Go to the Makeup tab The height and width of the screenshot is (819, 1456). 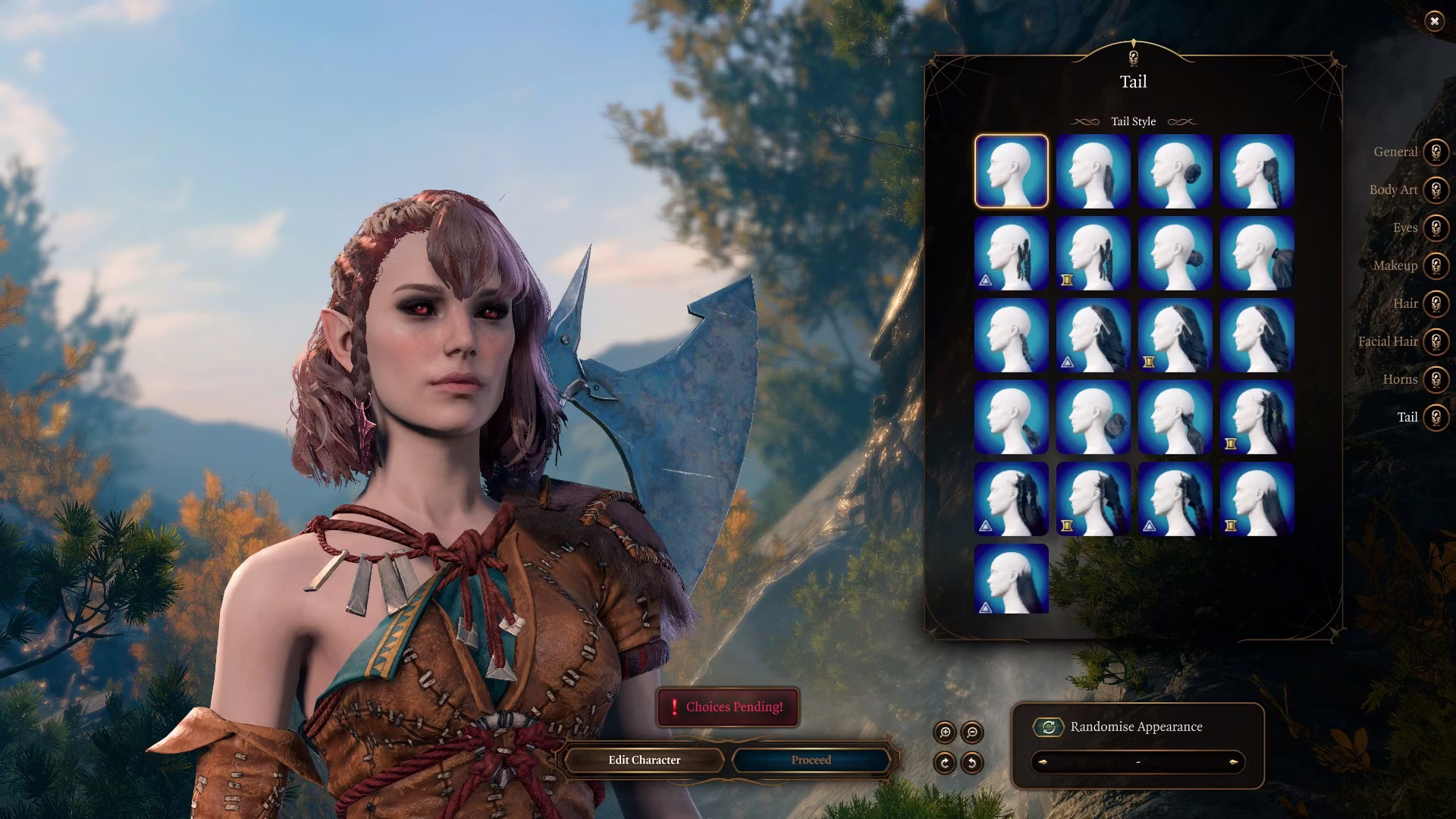click(x=1435, y=265)
